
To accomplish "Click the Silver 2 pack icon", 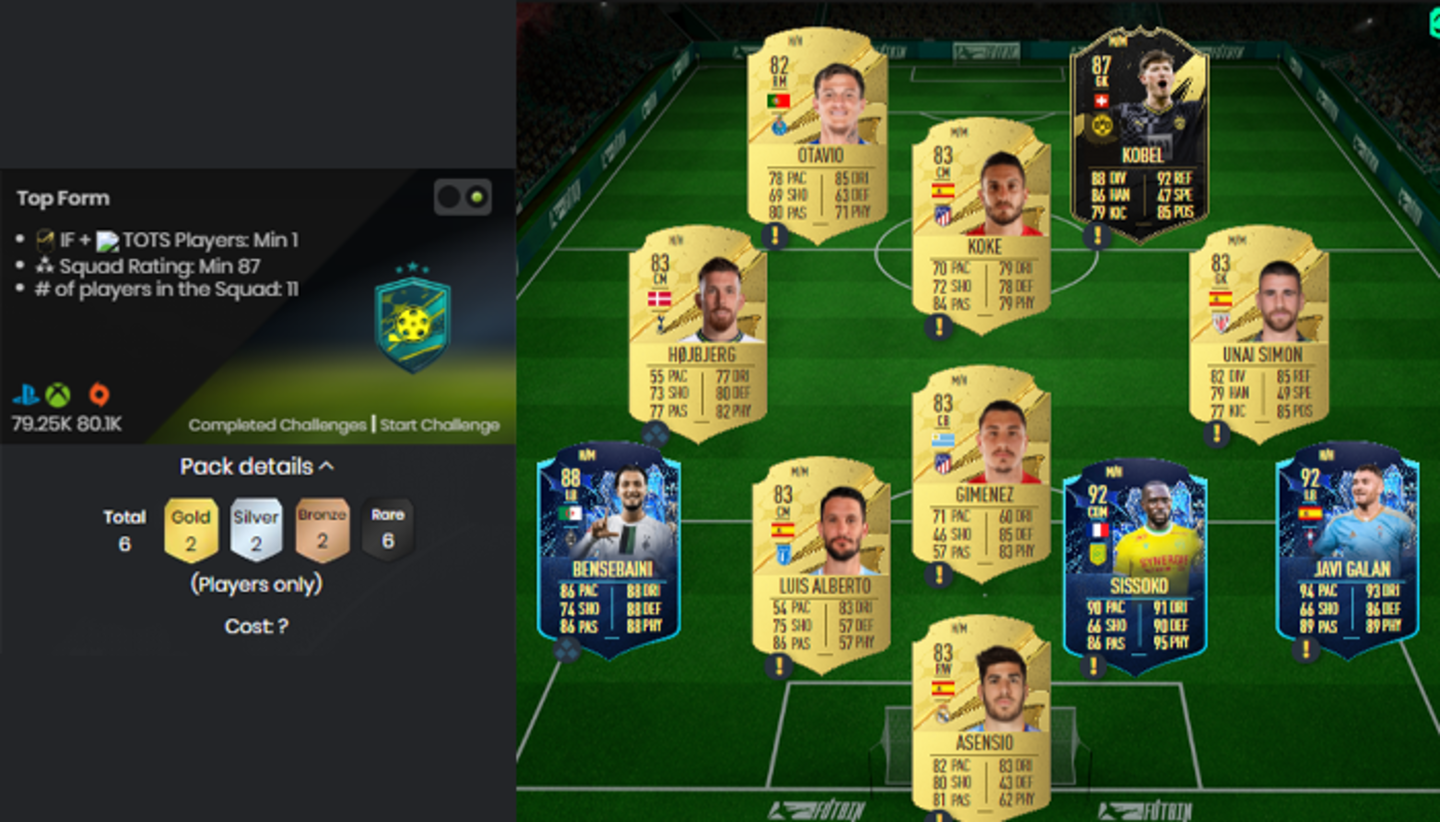I will [255, 528].
